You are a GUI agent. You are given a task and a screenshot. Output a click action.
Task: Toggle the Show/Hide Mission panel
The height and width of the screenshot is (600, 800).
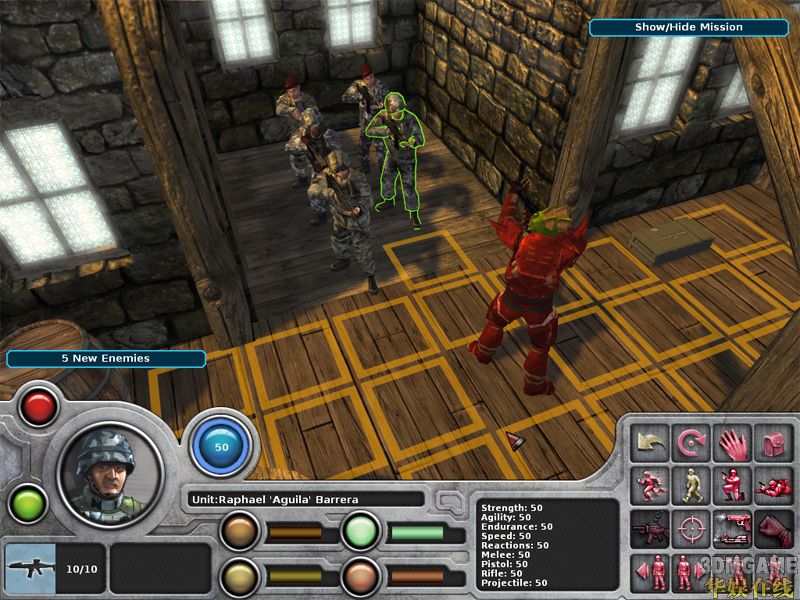click(x=688, y=27)
